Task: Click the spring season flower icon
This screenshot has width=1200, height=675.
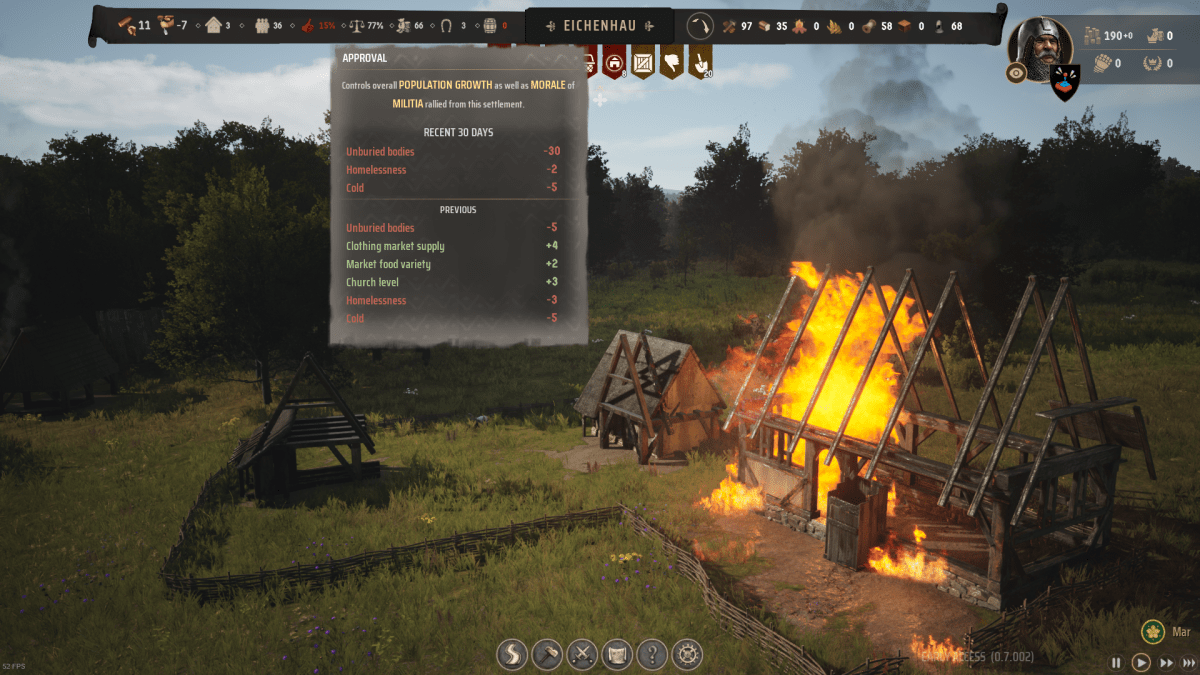Action: click(1153, 633)
